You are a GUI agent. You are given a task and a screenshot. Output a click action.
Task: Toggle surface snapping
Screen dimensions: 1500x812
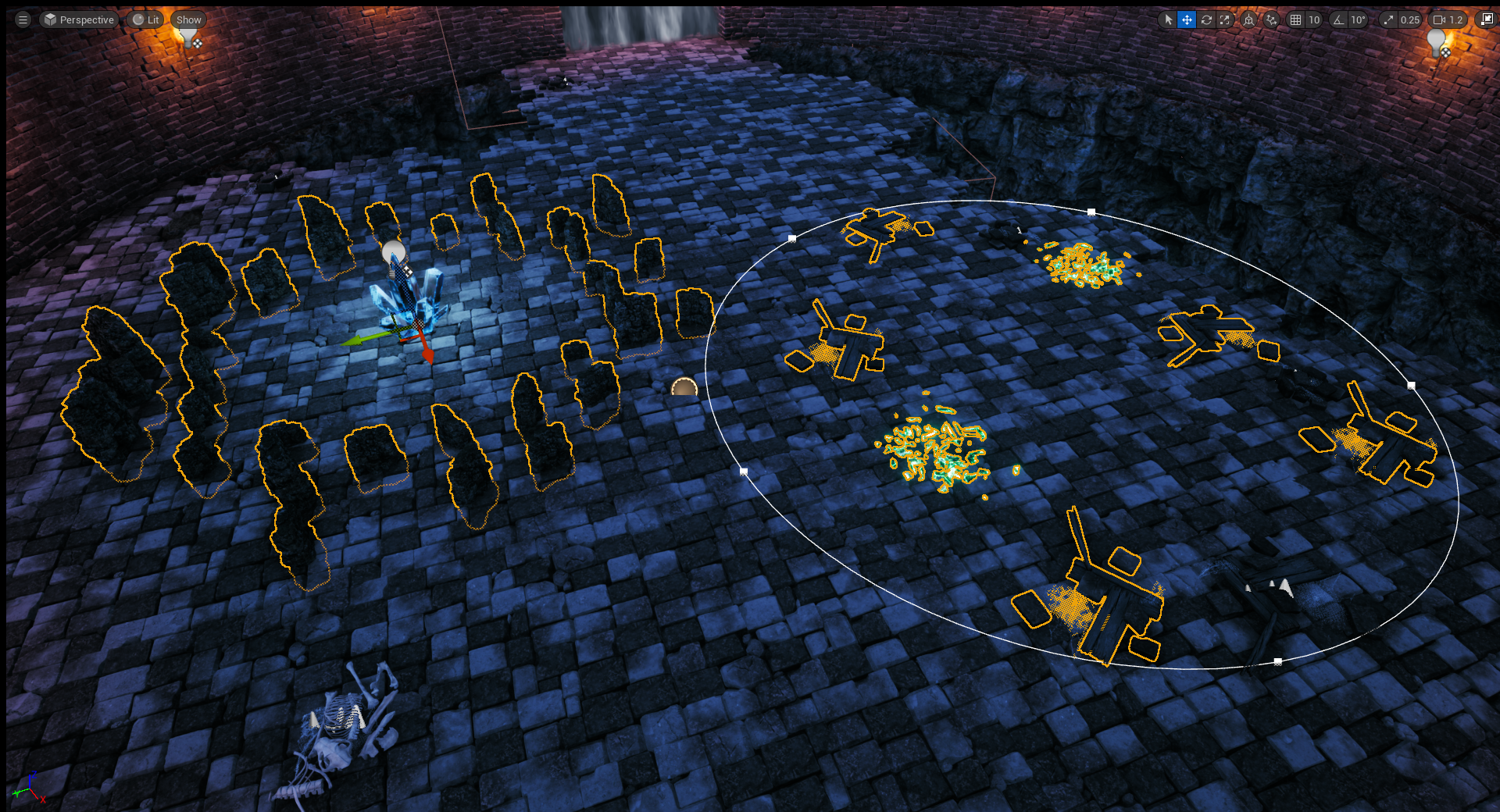(1272, 20)
